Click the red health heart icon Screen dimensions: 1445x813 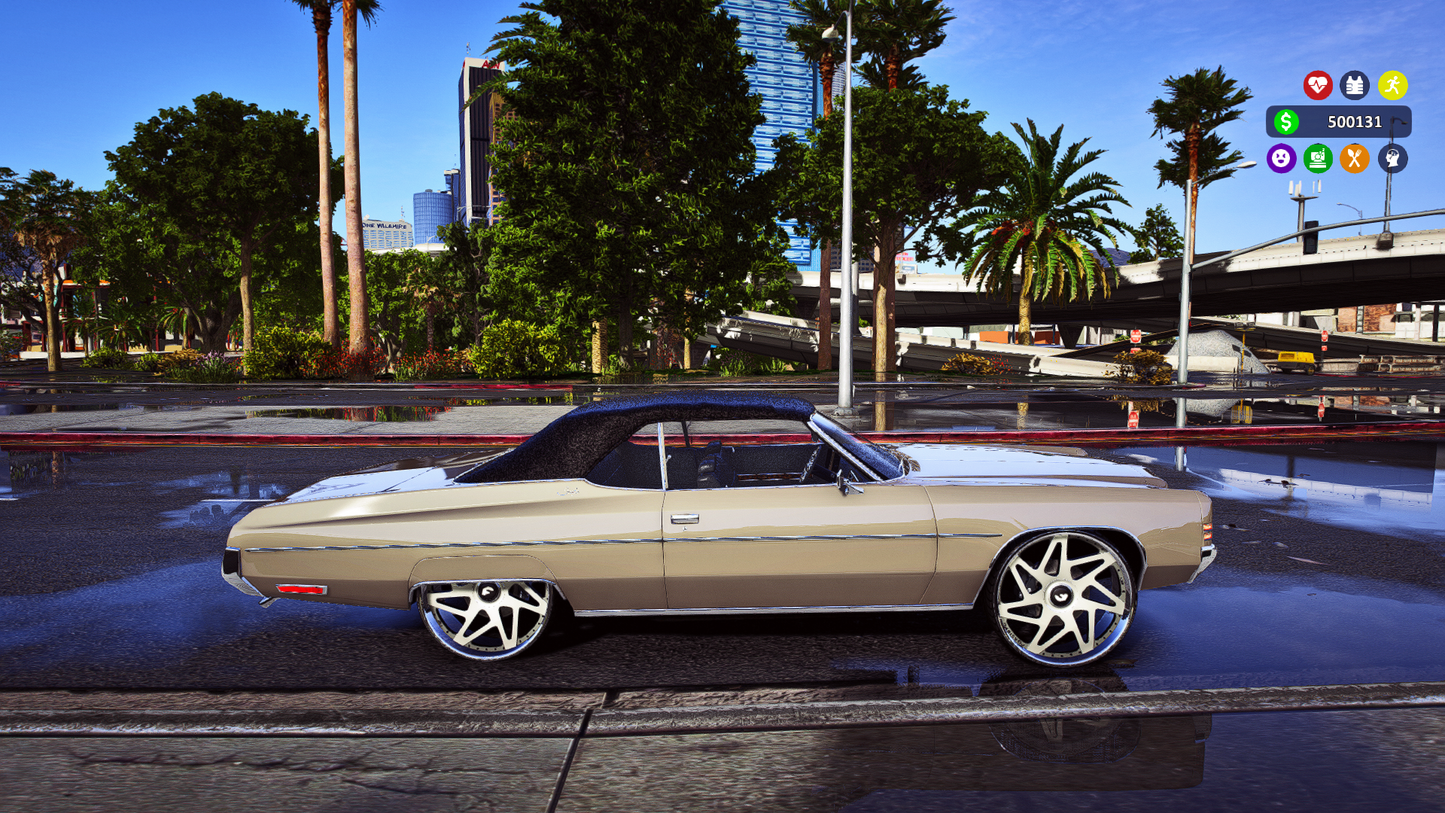tap(1319, 86)
